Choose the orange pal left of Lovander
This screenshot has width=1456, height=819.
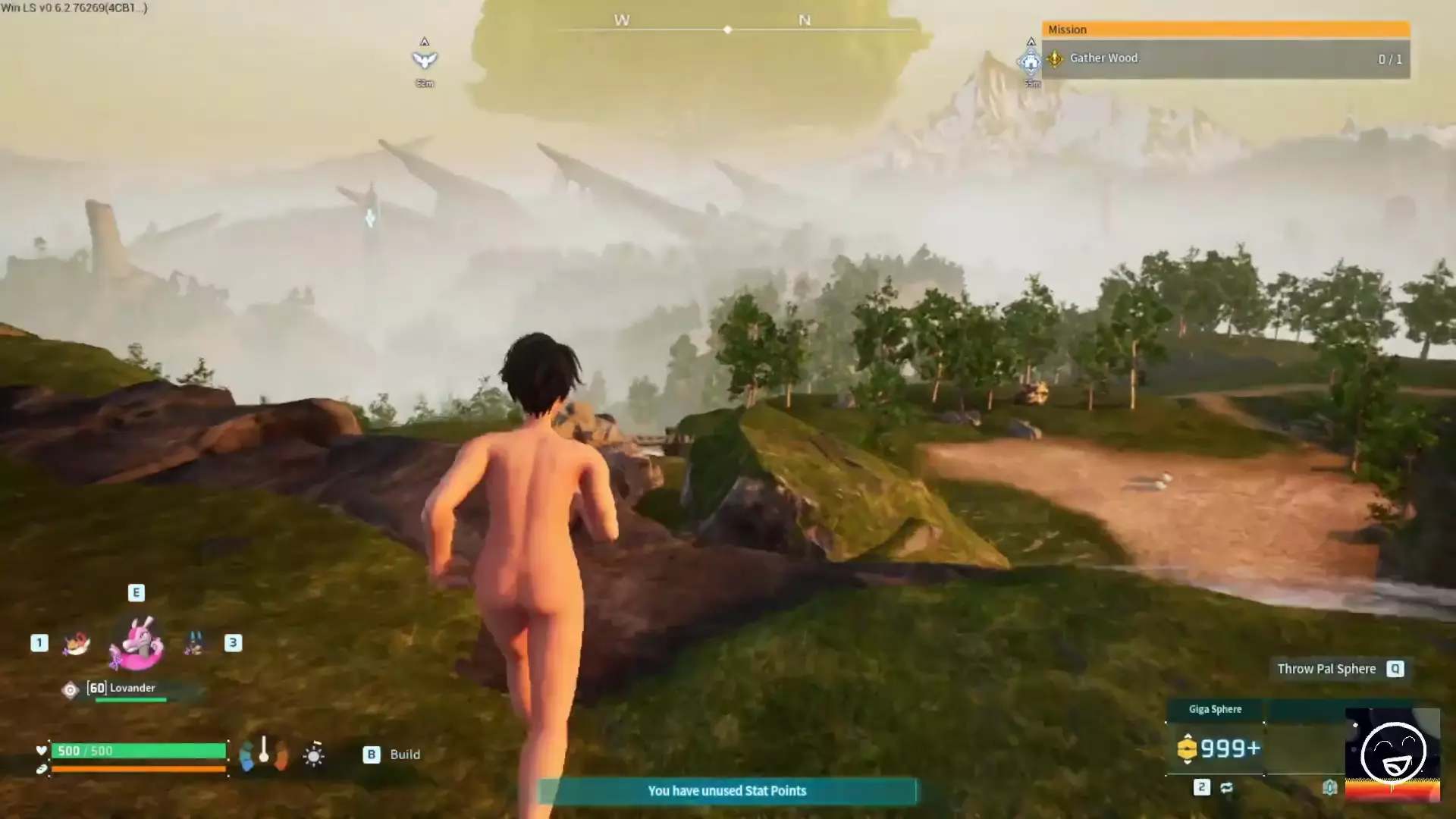pos(76,644)
